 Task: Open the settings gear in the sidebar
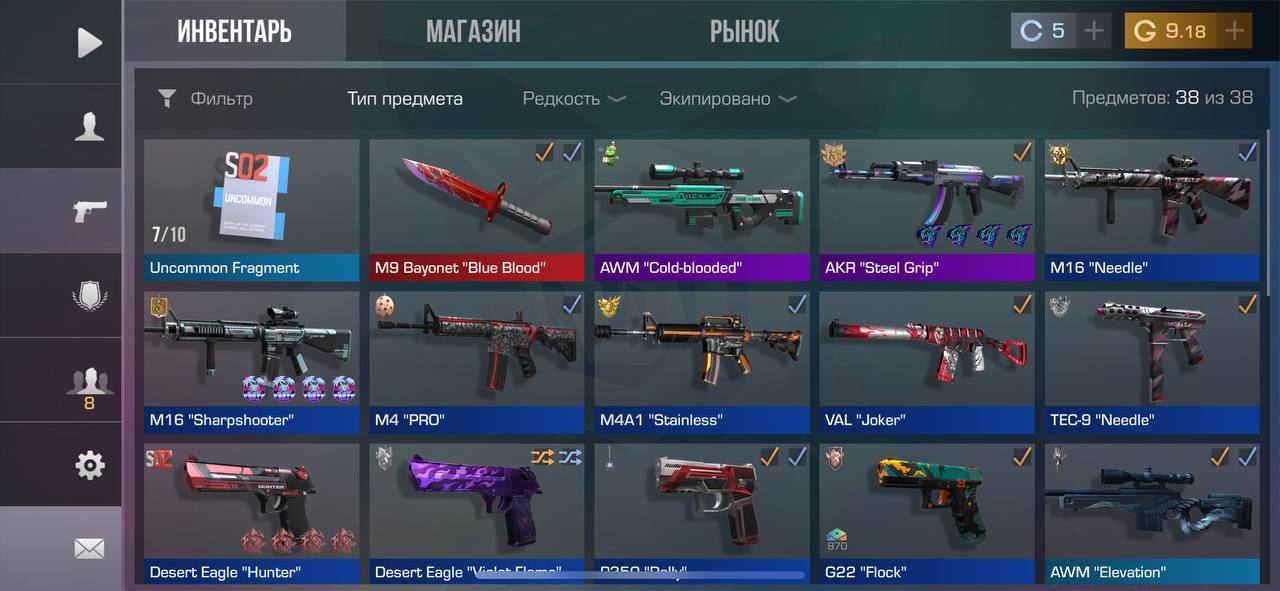(89, 464)
